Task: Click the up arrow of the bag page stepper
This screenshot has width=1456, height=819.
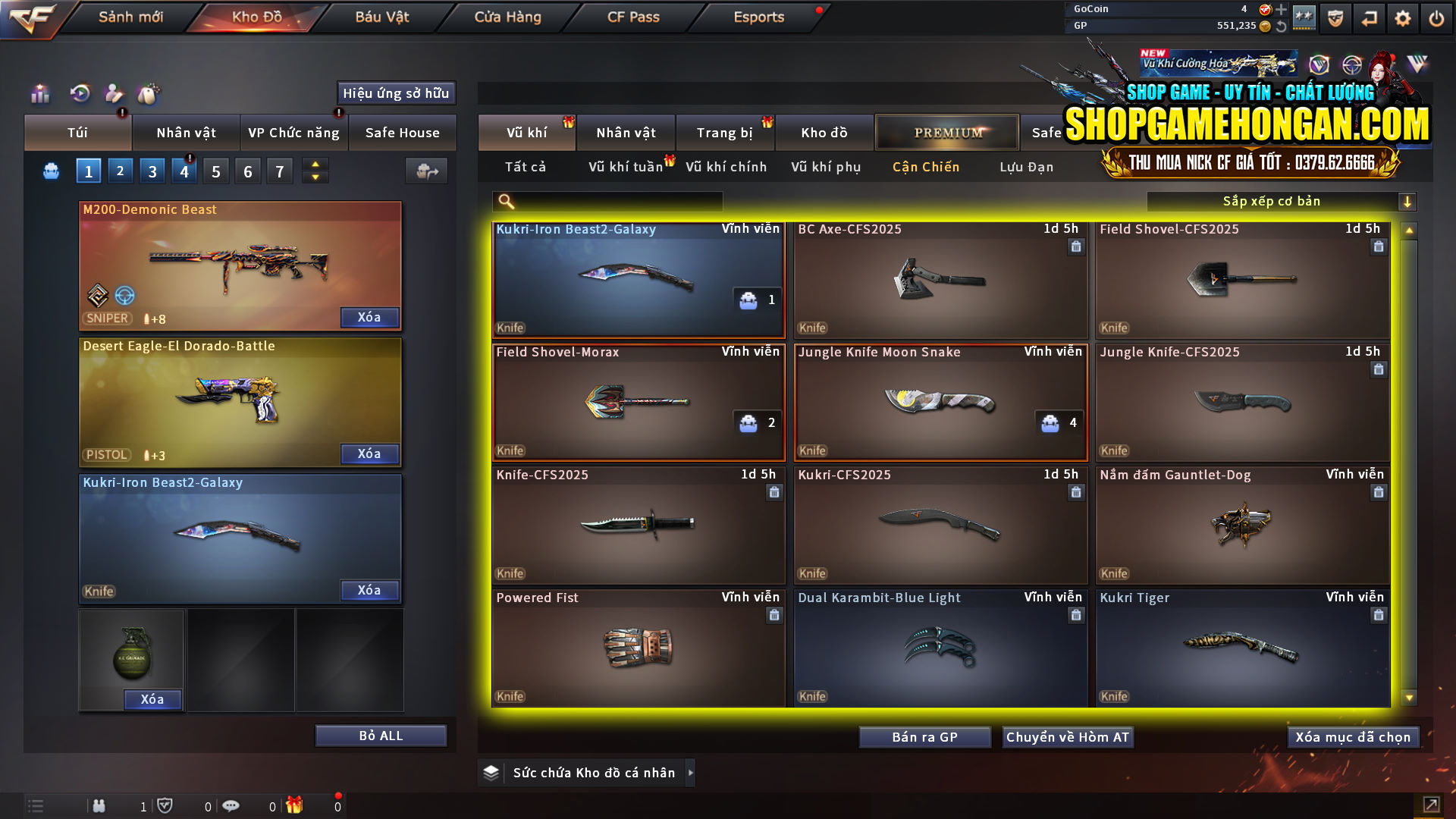Action: (315, 165)
